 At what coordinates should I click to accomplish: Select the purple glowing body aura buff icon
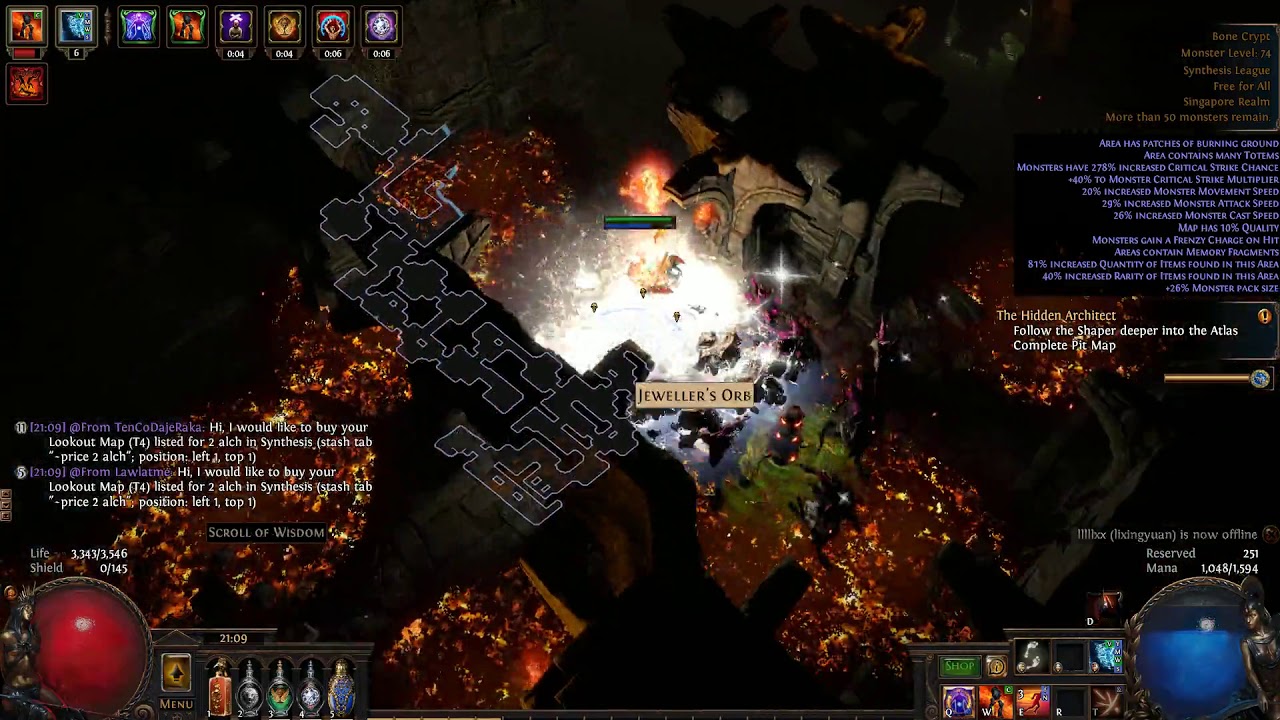coord(138,26)
